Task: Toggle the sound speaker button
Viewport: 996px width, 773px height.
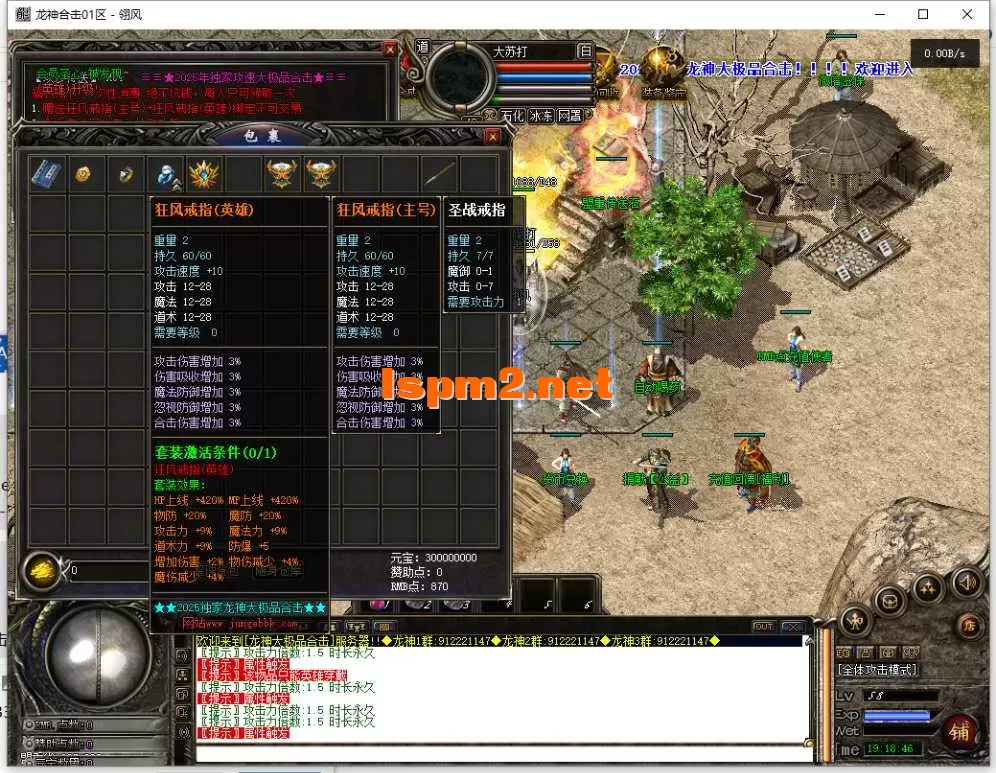Action: [966, 582]
